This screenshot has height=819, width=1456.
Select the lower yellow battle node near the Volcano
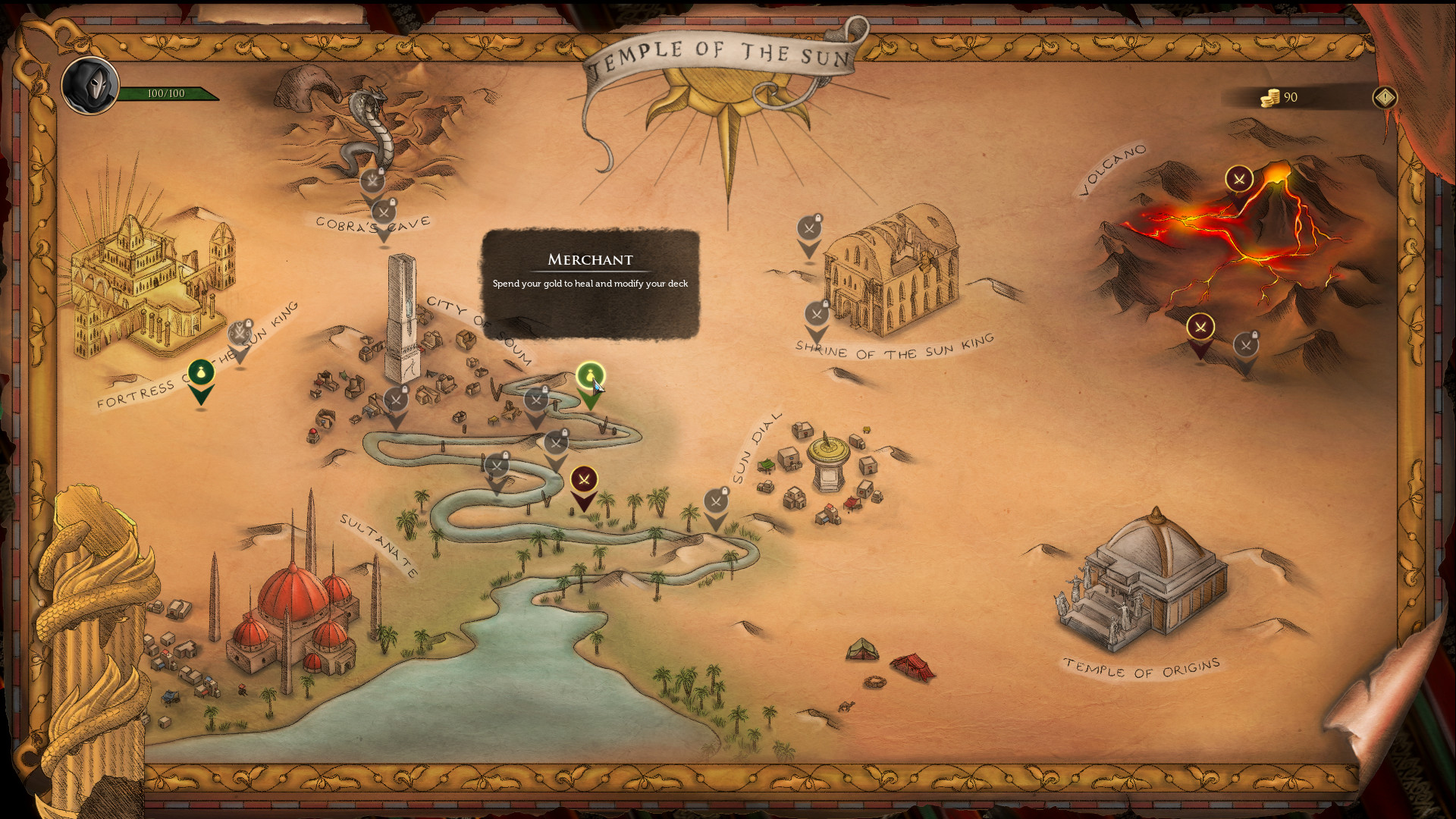point(1201,326)
